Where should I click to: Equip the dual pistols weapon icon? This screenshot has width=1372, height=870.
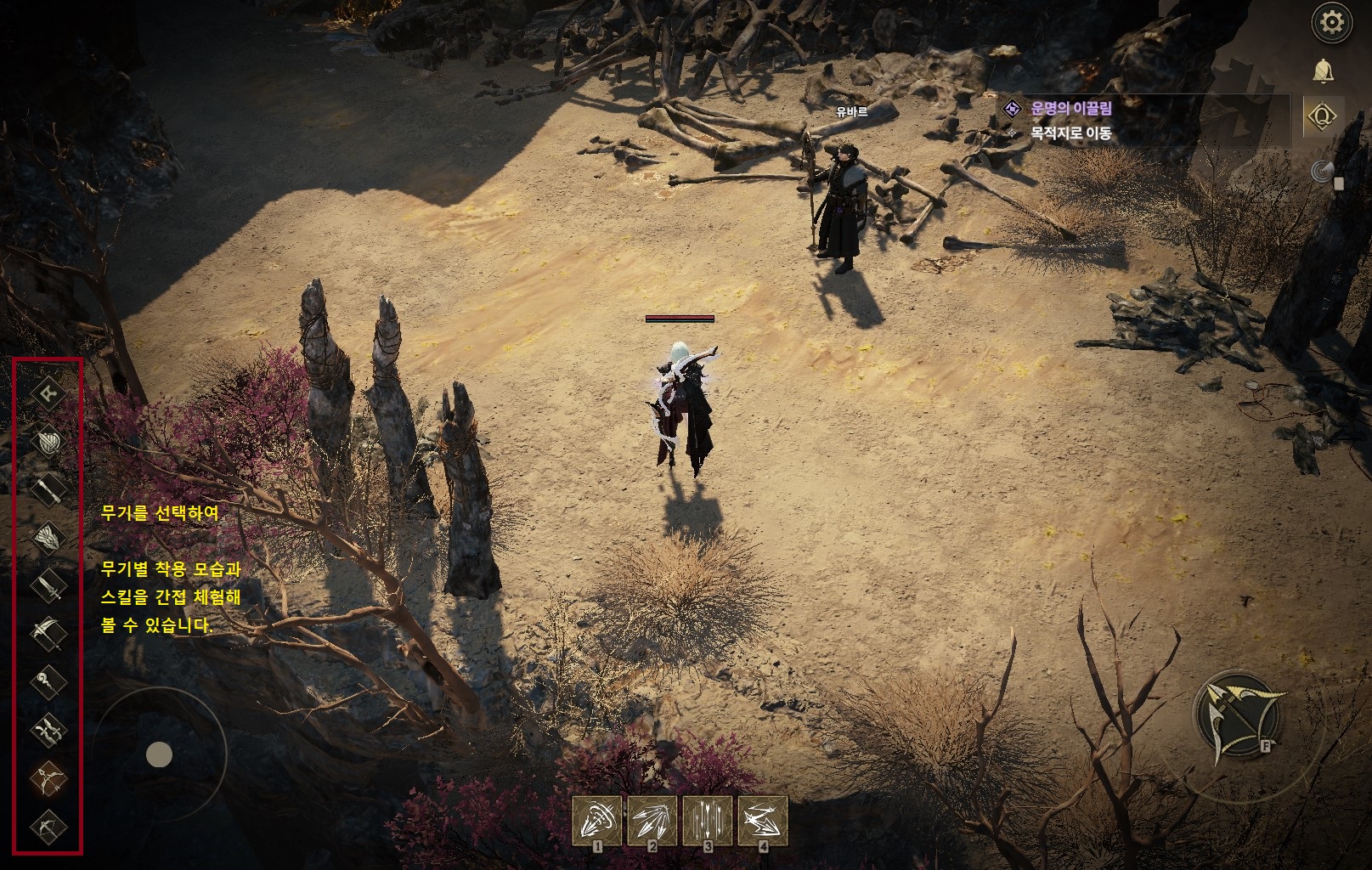coord(48,729)
